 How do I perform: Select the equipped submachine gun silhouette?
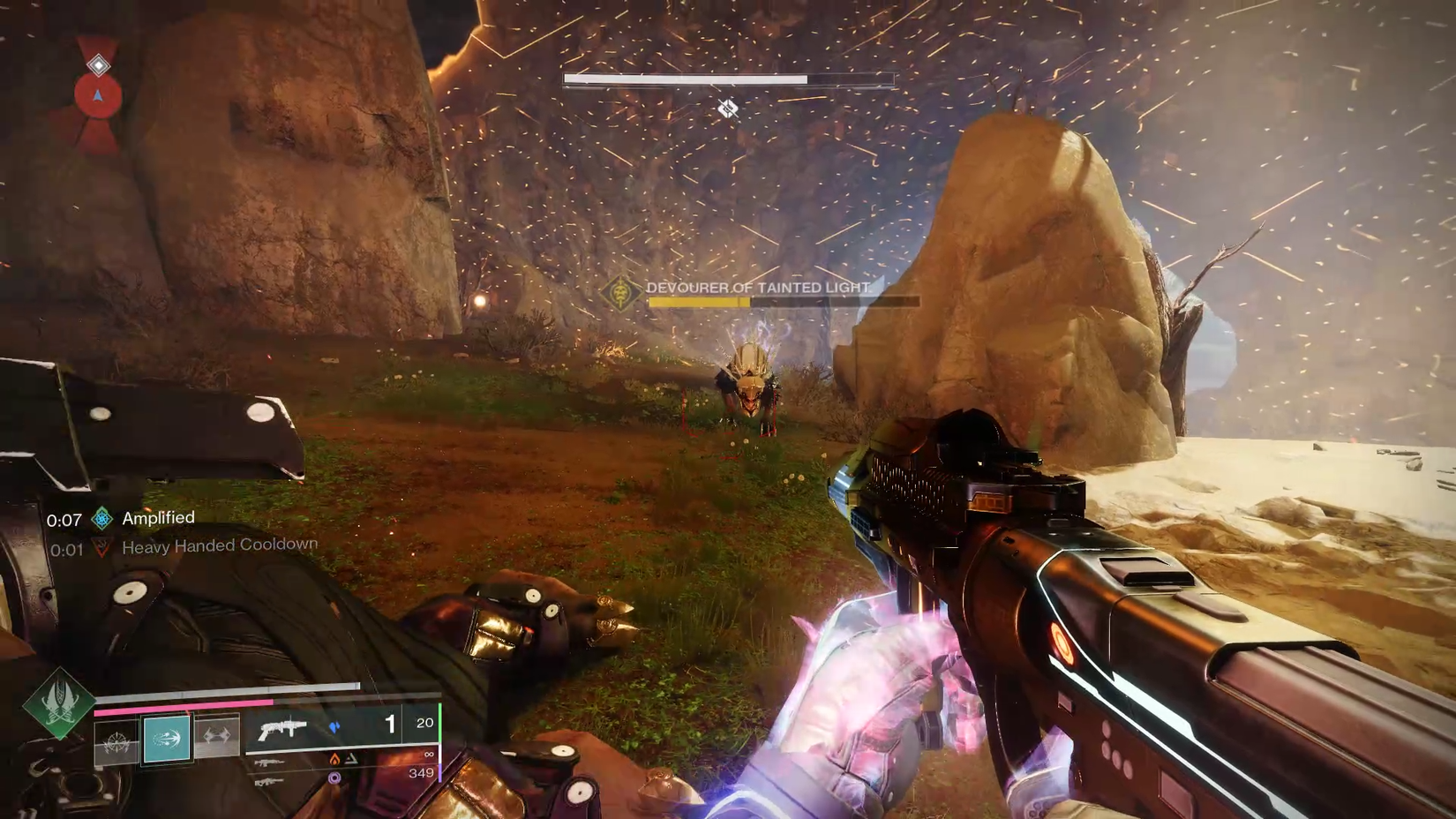pos(284,729)
